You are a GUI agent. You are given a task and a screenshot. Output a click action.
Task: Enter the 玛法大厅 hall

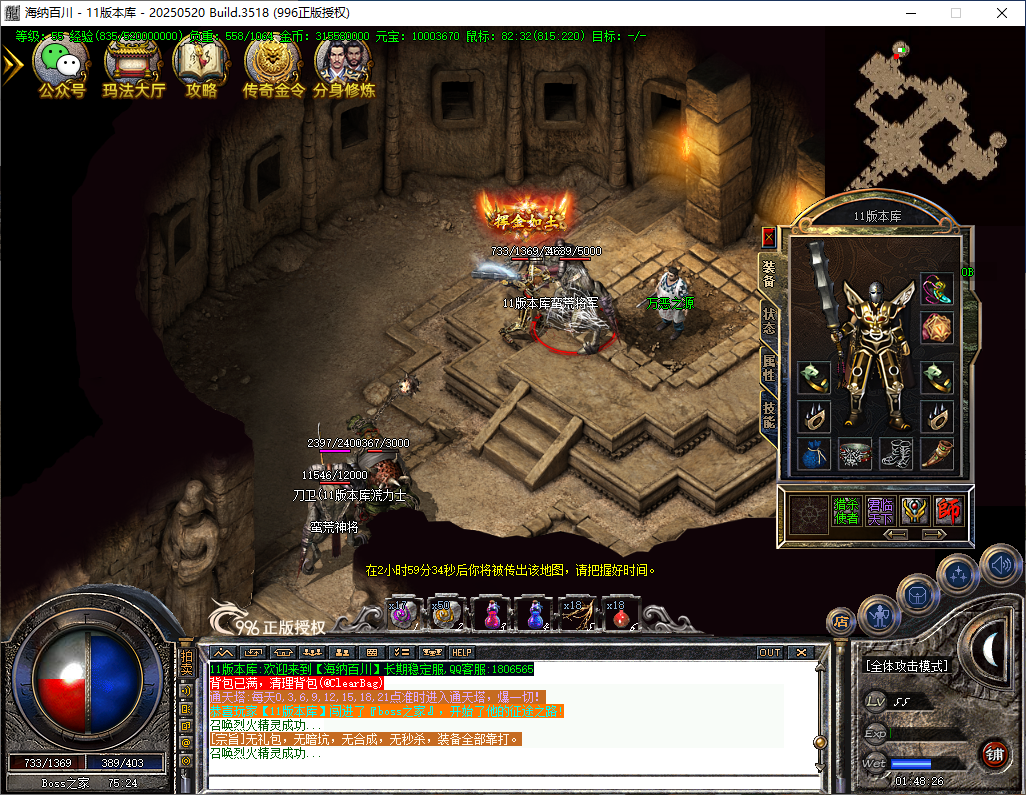[133, 65]
